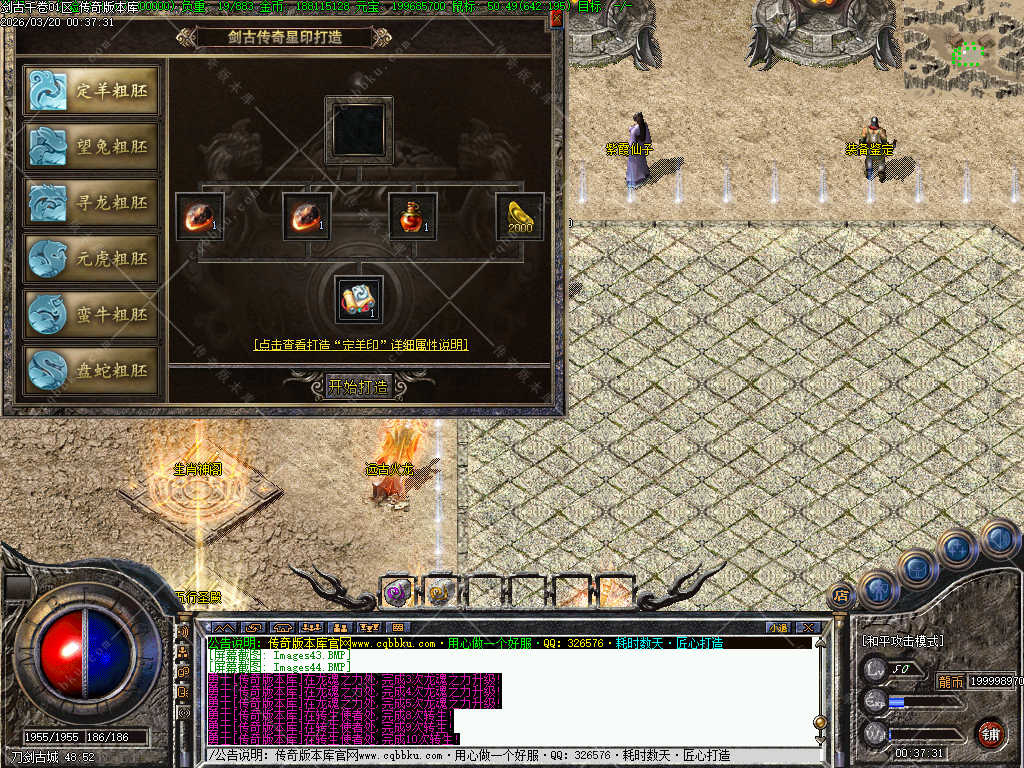Click the red 铺 stall button
Screen dimensions: 1024x768
pos(989,733)
